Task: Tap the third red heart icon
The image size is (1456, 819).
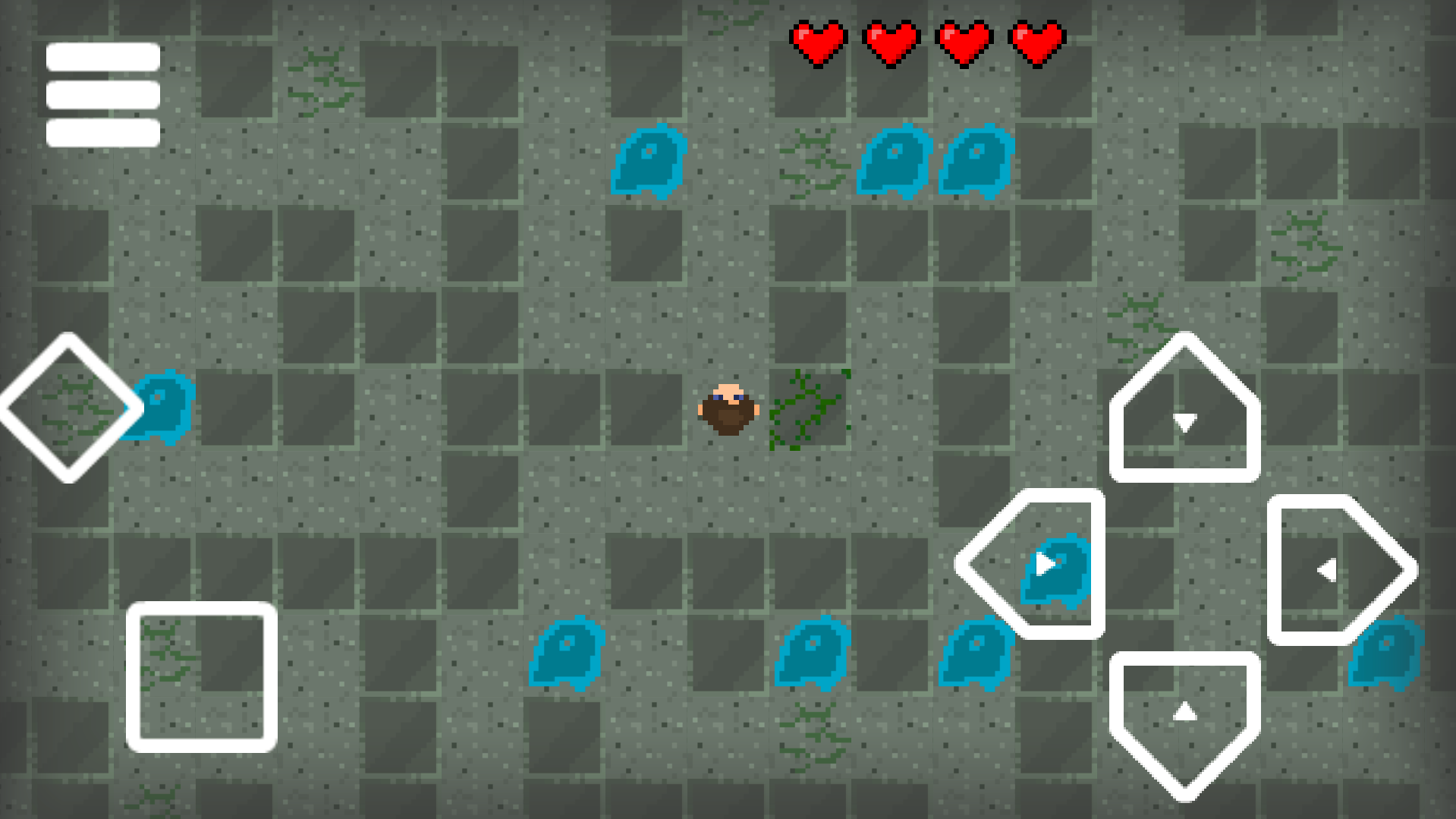Action: [964, 42]
